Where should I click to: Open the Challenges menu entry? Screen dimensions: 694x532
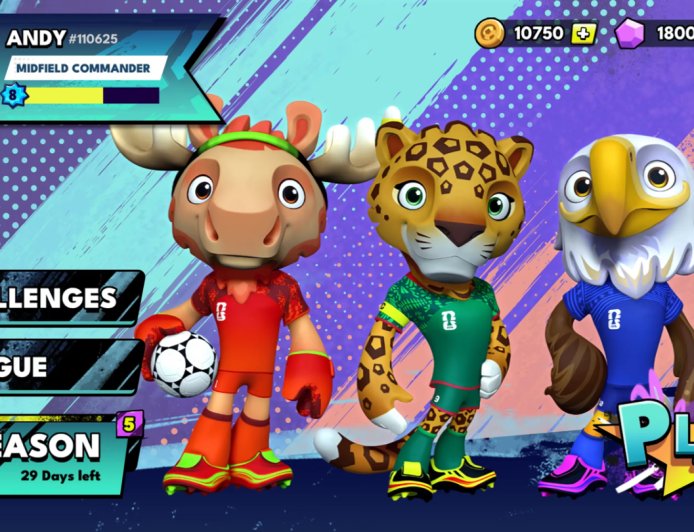(x=62, y=298)
